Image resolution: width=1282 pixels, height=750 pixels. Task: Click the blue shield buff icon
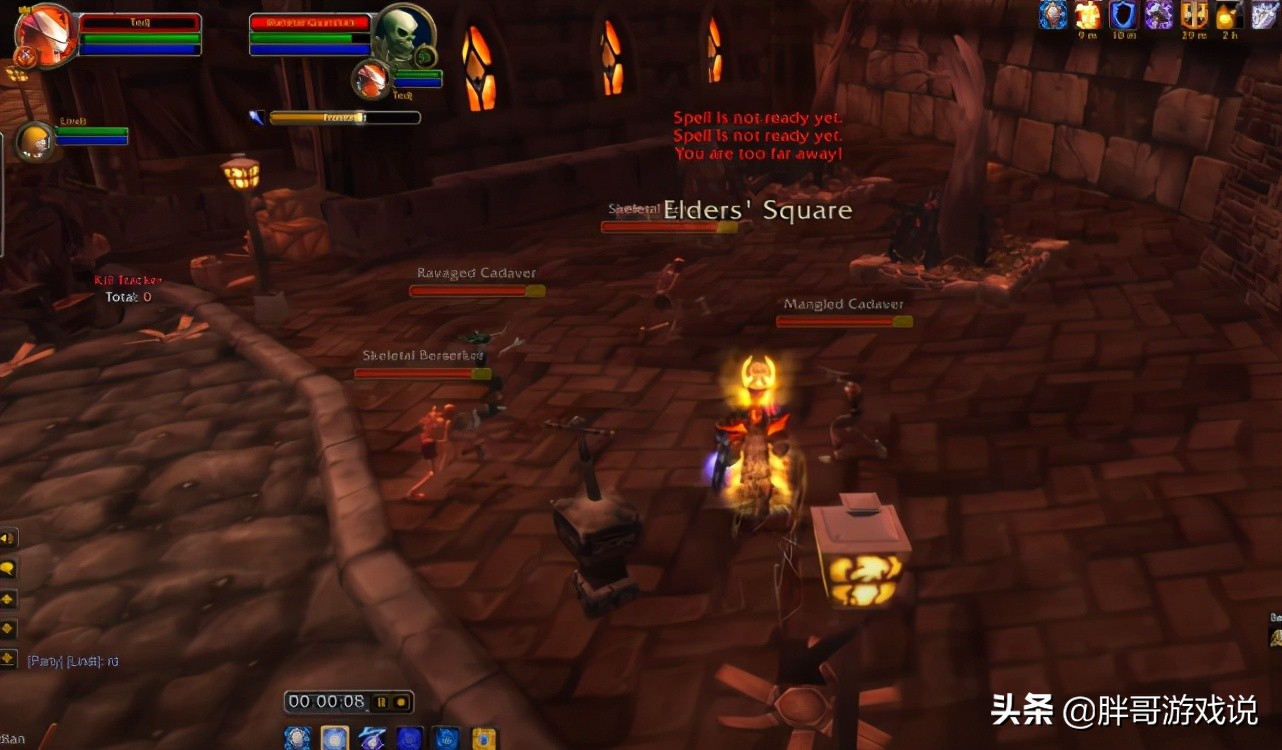click(x=1123, y=14)
